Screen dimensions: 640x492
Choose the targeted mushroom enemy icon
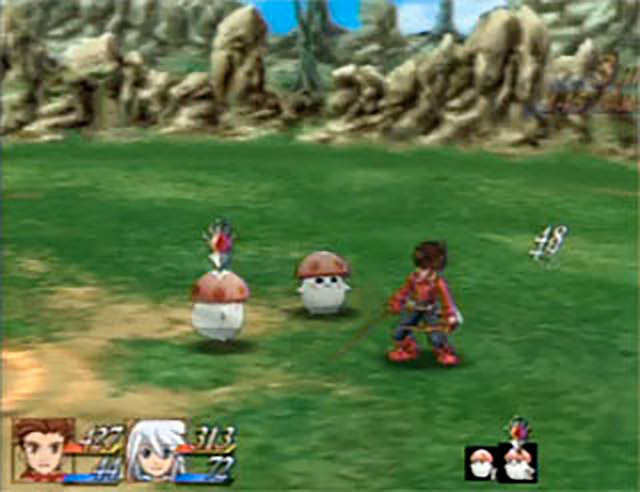tap(518, 462)
